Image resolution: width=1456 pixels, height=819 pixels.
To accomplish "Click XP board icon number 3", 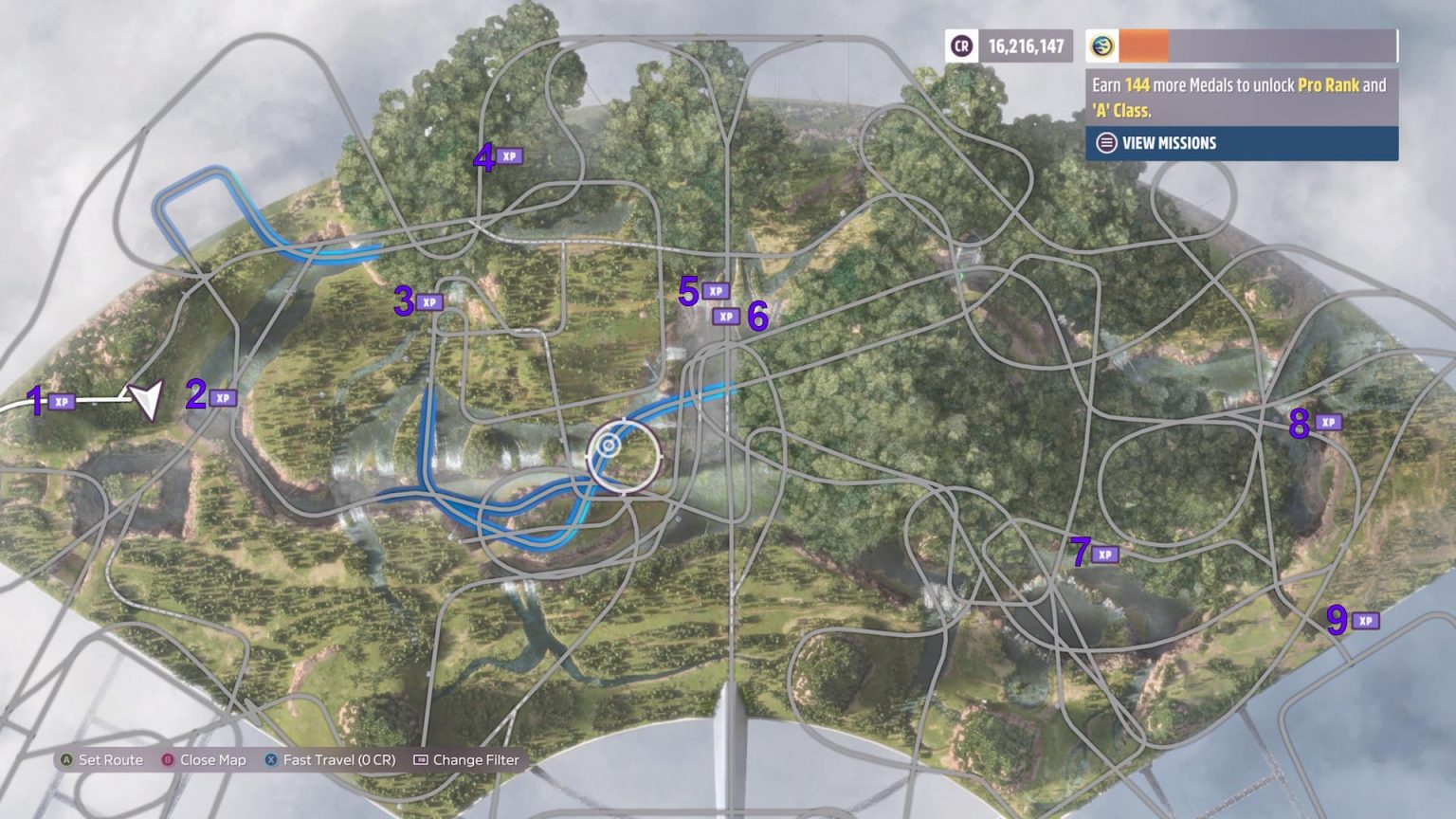I will 431,300.
